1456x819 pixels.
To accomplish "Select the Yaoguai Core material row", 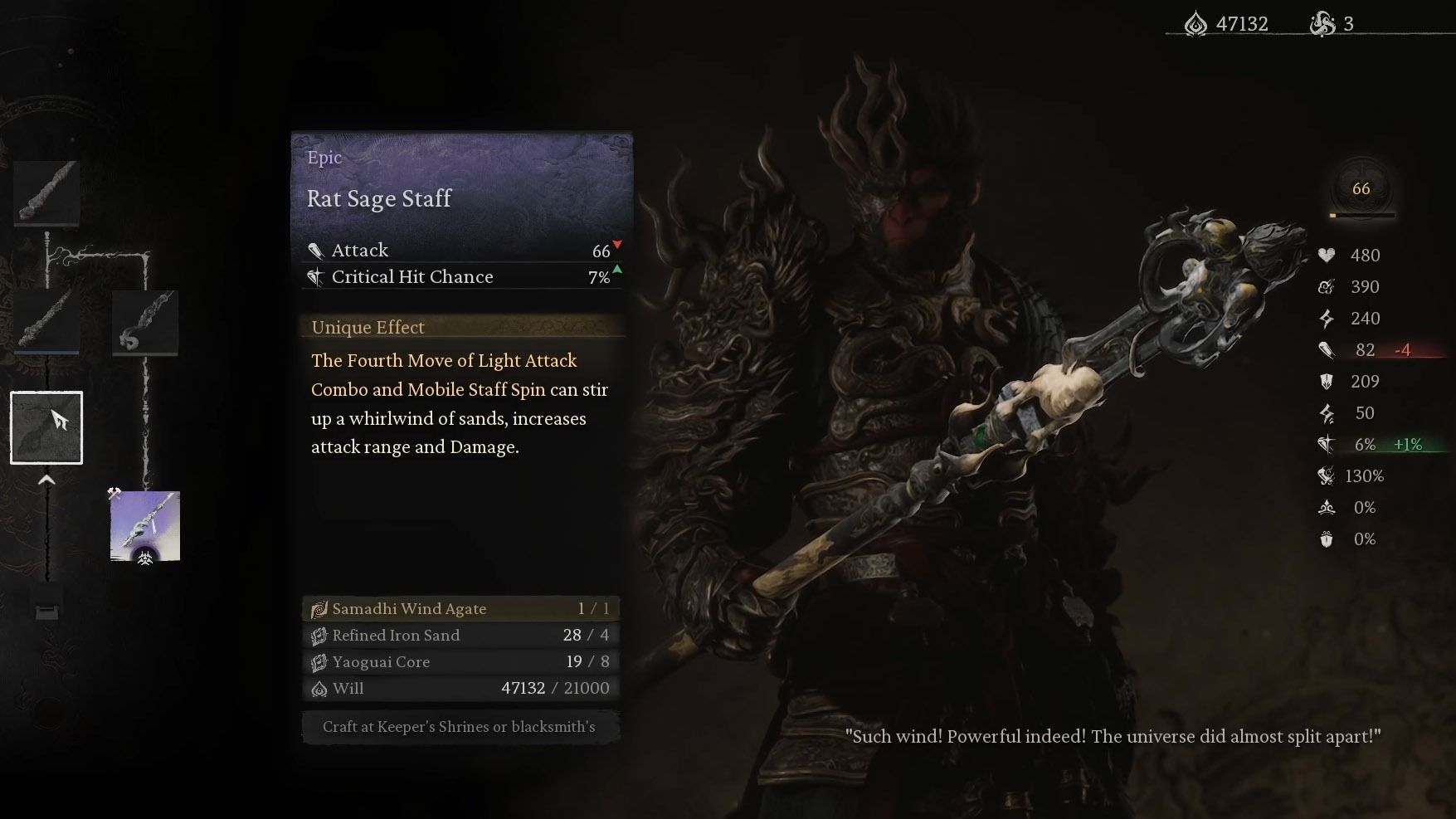I will tap(461, 662).
